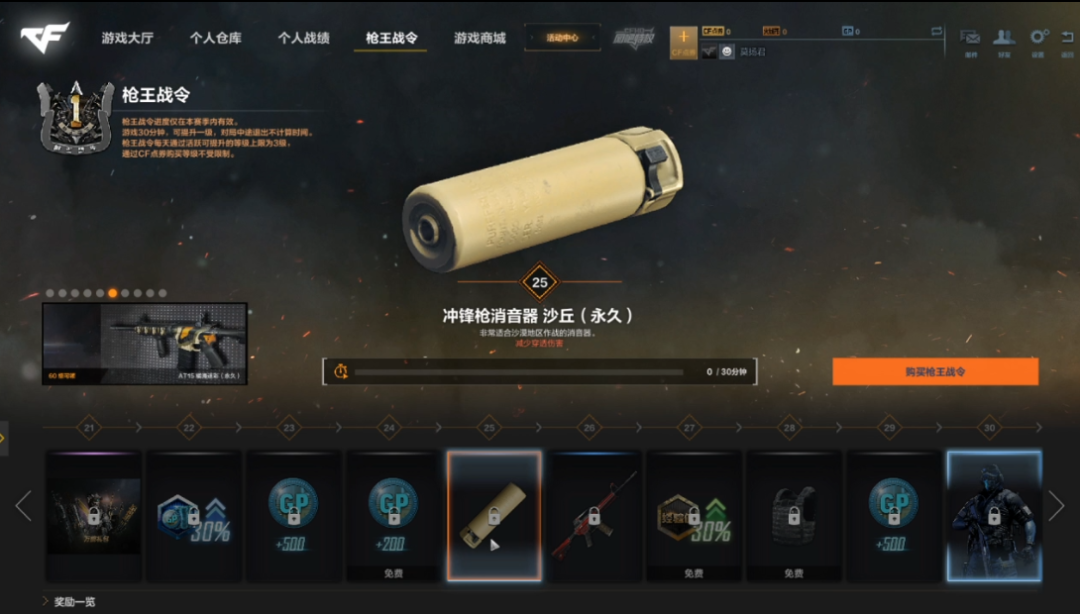Go to the 游戏商城 shop tab
1080x614 pixels.
480,38
